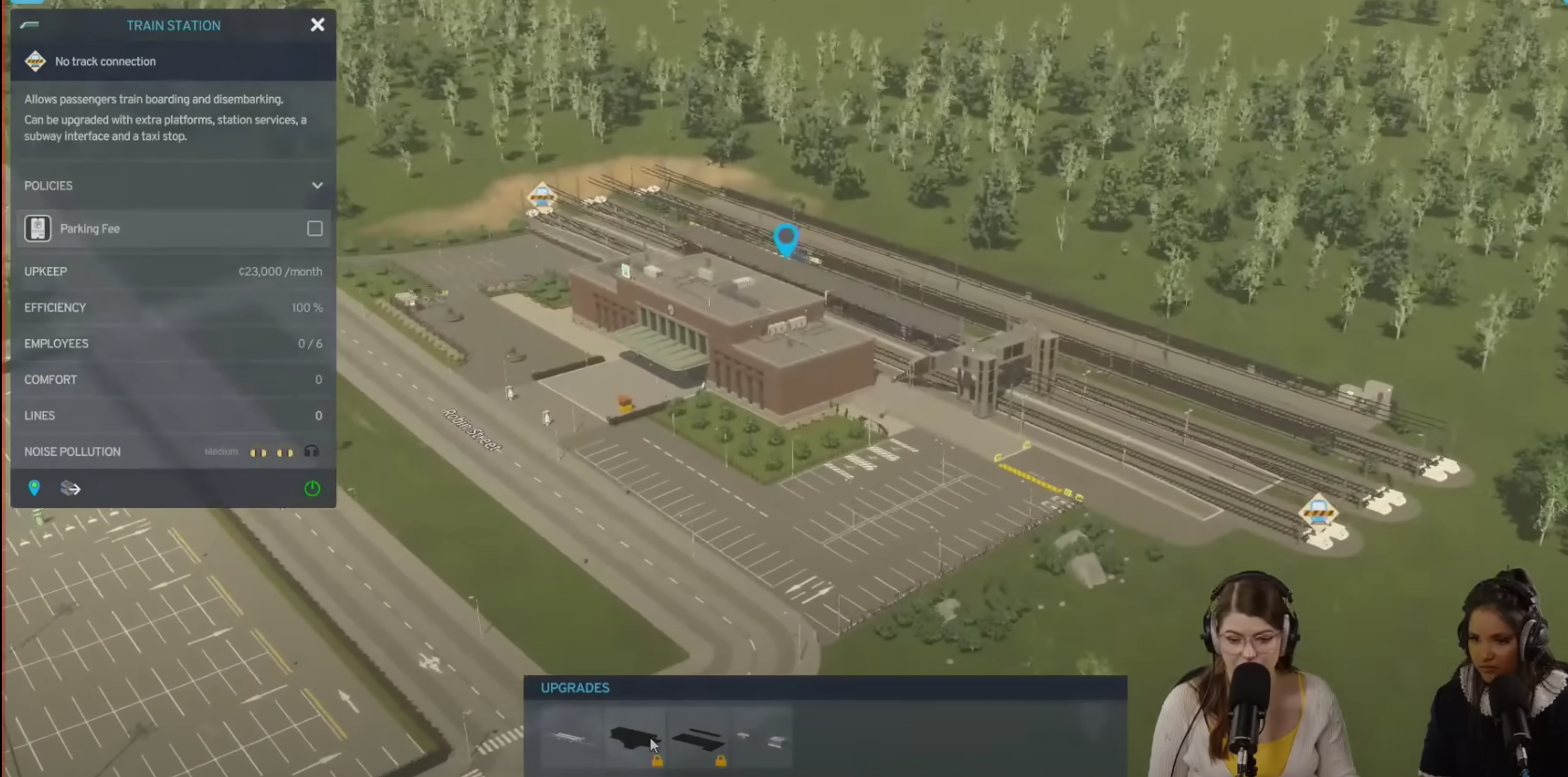Enable the Parking Fee checkbox
Image resolution: width=1568 pixels, height=777 pixels.
(x=315, y=228)
